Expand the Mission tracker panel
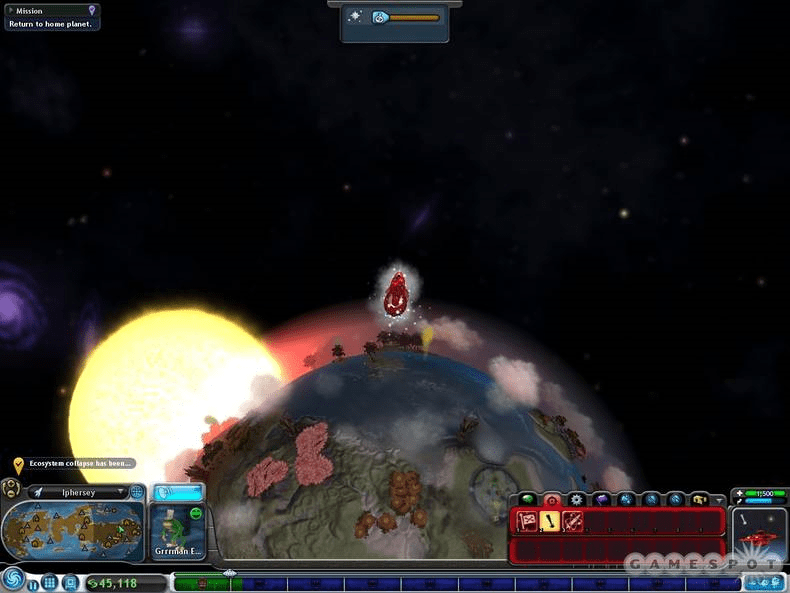This screenshot has height=593, width=790. (10, 10)
